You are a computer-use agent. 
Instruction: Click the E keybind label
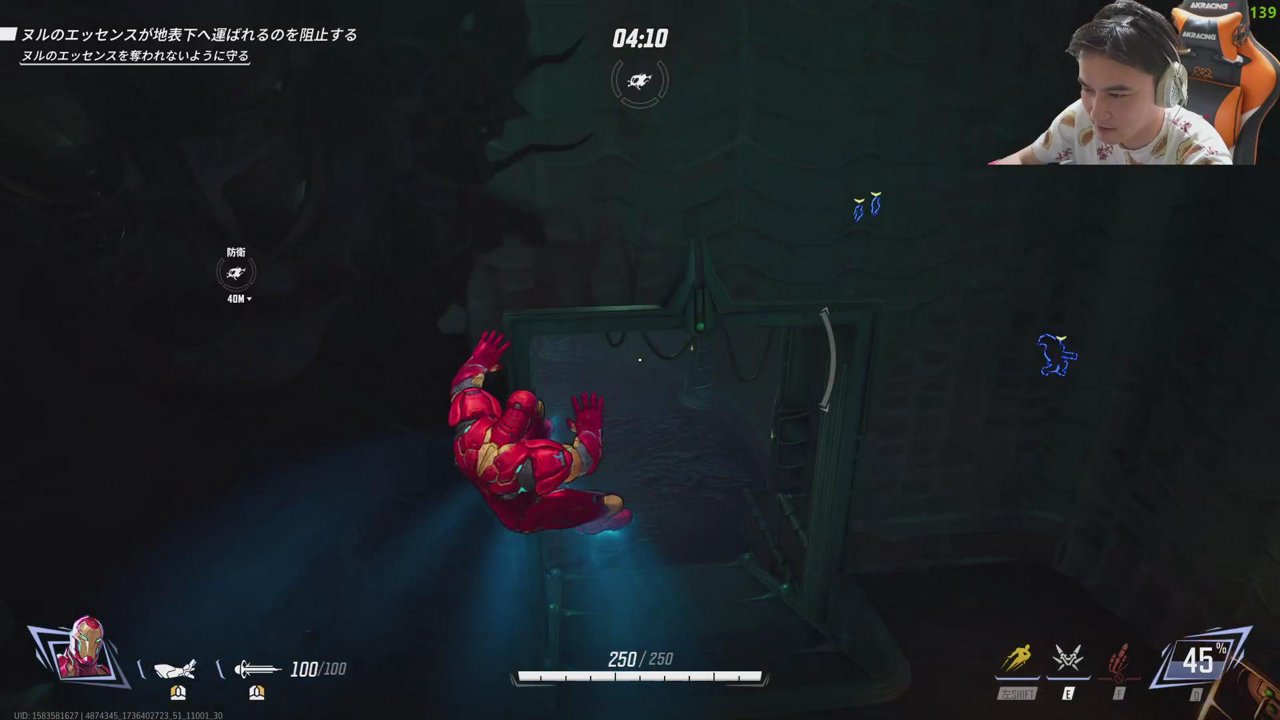(x=1066, y=691)
